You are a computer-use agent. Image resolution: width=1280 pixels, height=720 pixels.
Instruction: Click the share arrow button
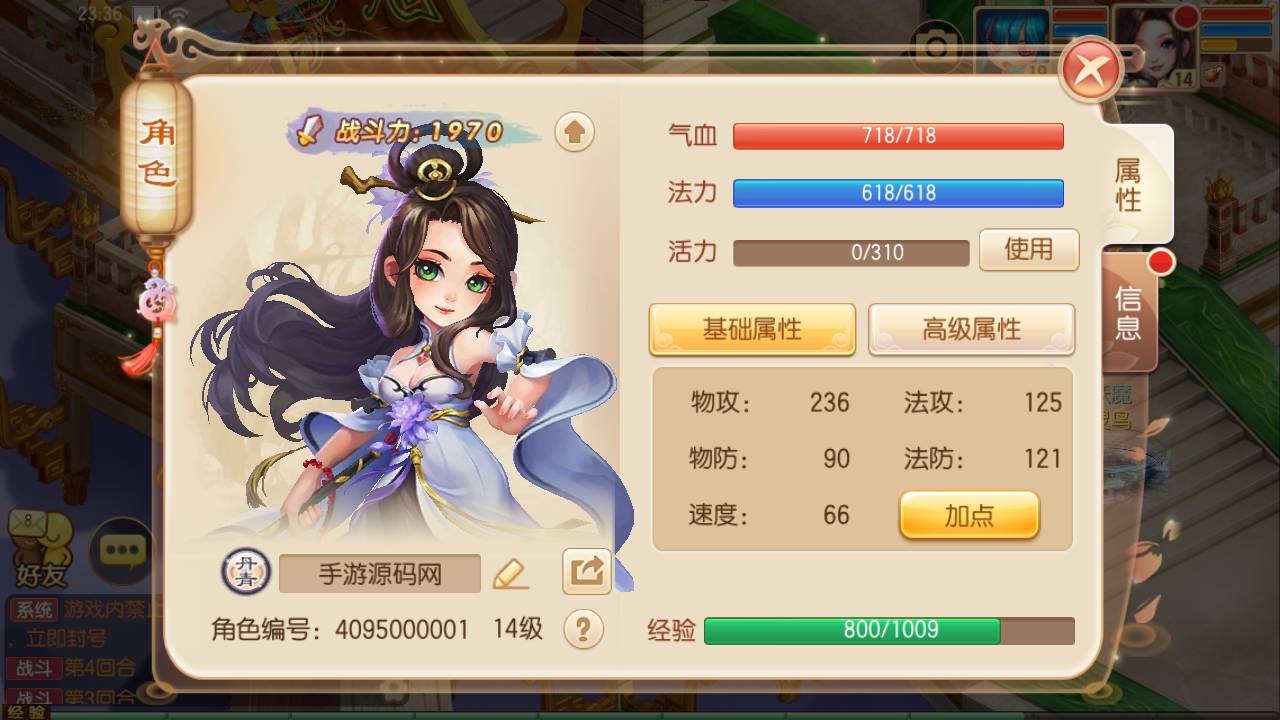[587, 572]
